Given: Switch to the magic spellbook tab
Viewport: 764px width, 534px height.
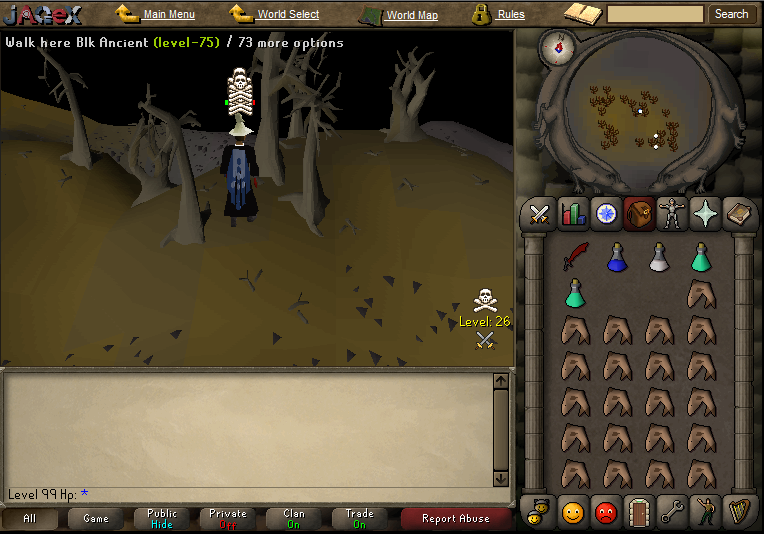Looking at the screenshot, I should coord(738,213).
